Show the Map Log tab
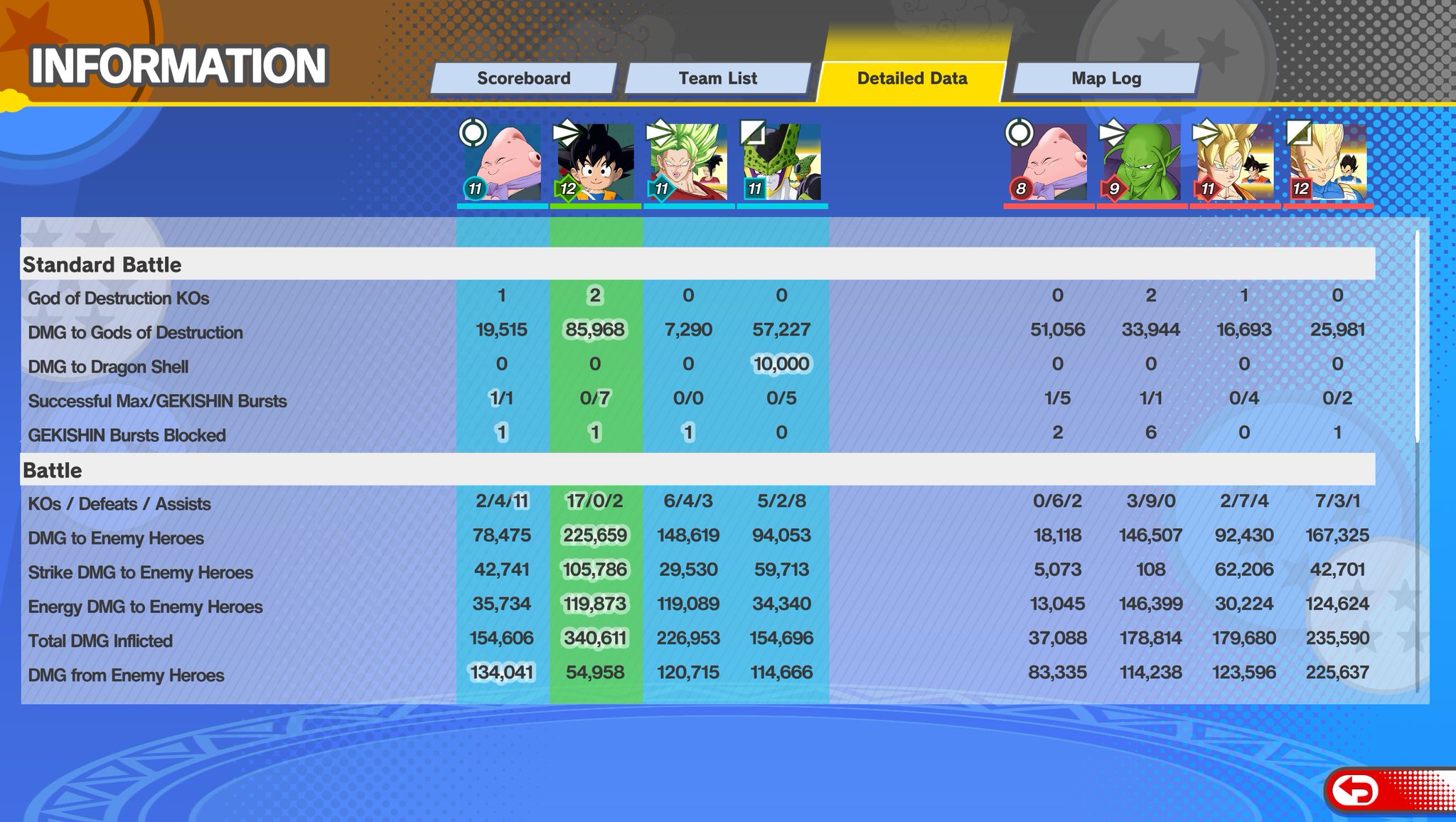 [1106, 78]
